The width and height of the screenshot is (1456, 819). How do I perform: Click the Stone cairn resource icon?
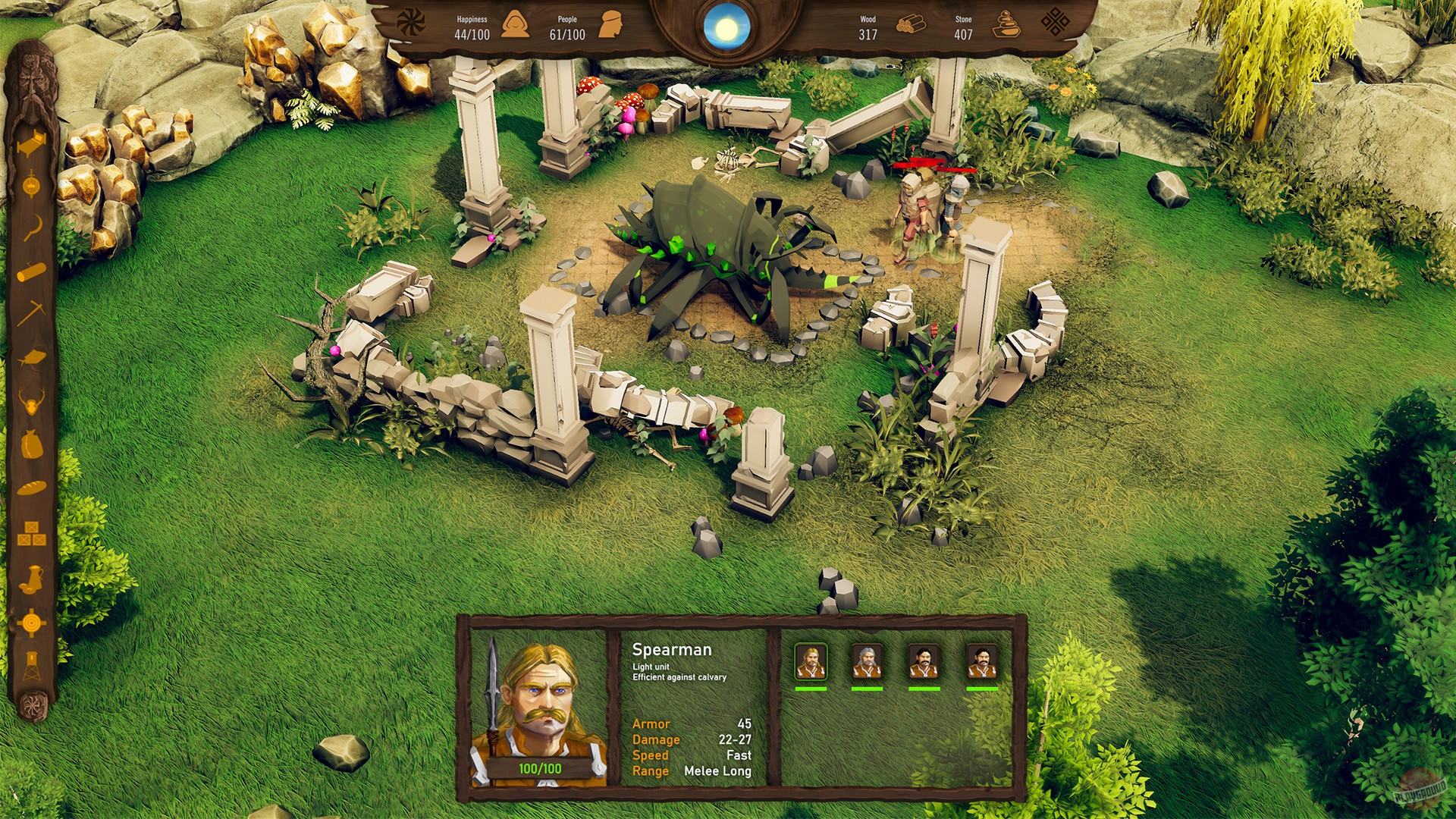pyautogui.click(x=1009, y=25)
